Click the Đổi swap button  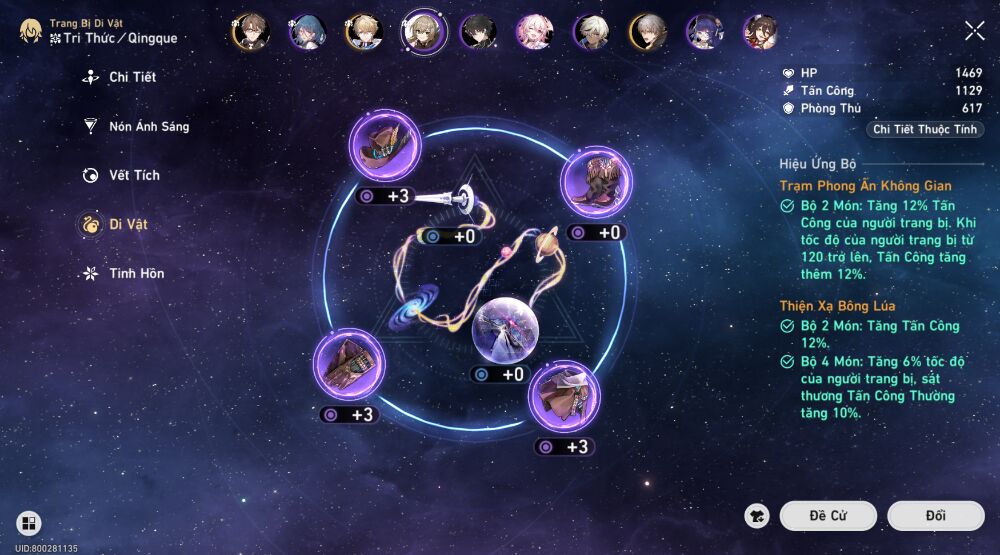pos(935,516)
